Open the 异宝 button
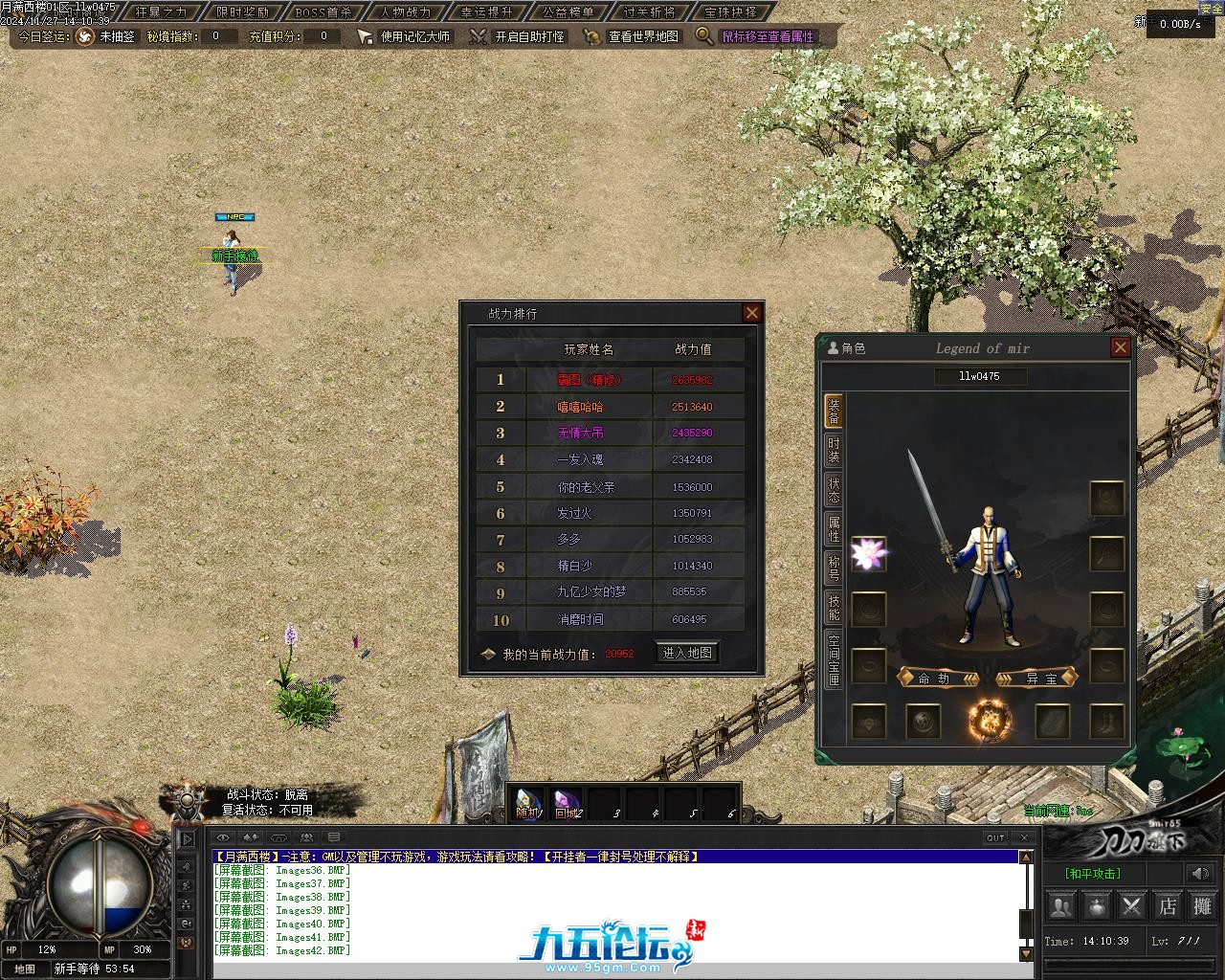1225x980 pixels. (1038, 679)
